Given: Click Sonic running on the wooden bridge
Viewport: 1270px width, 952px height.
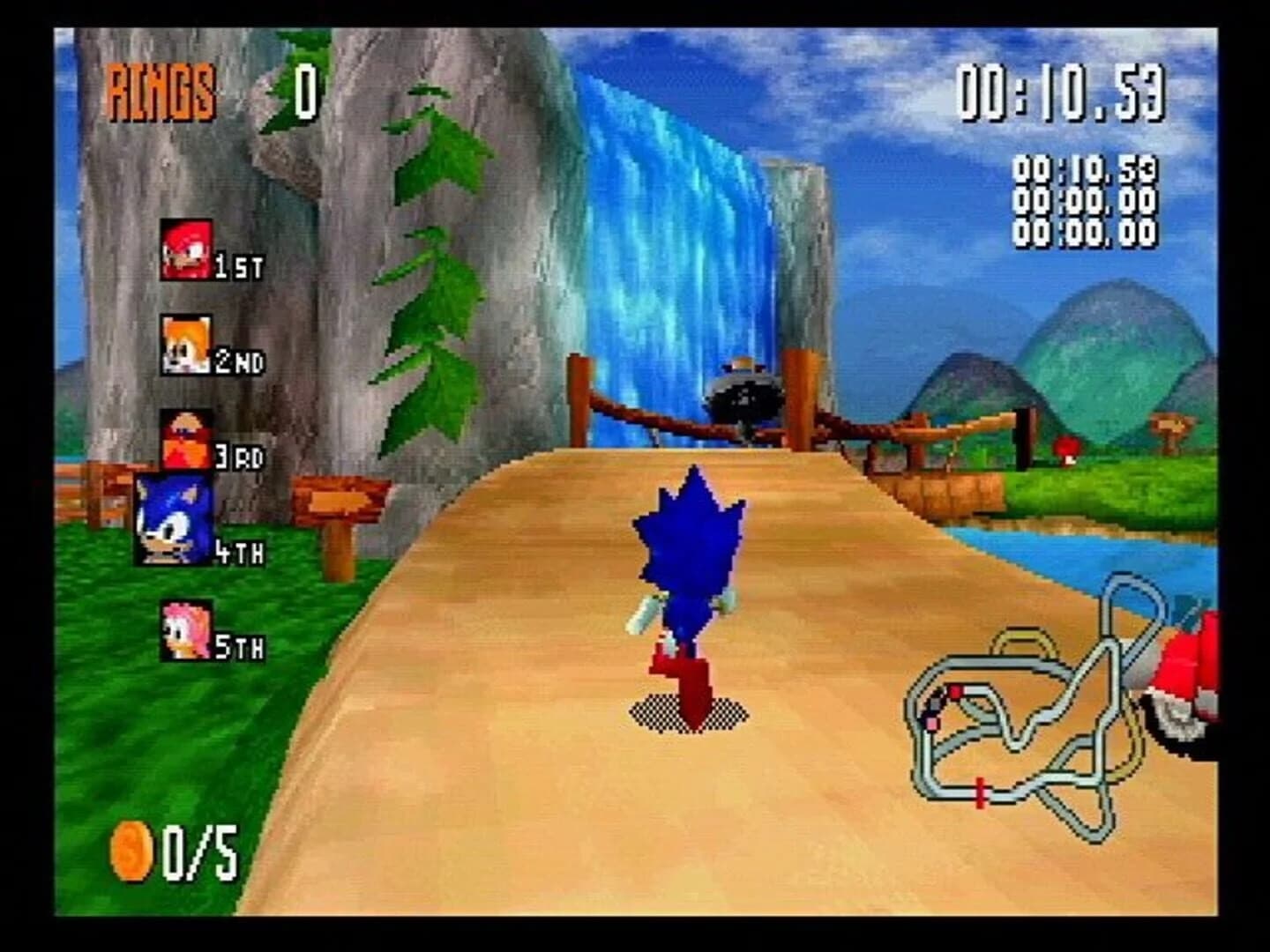Looking at the screenshot, I should click(690, 591).
